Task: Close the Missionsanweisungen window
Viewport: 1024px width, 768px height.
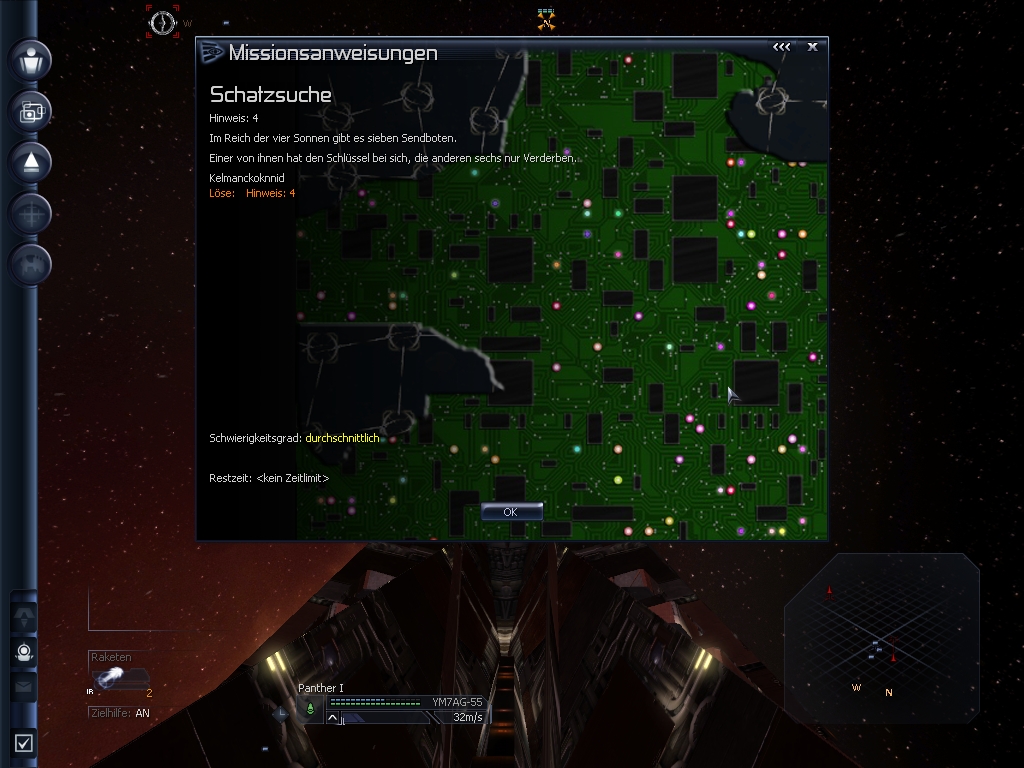Action: [x=813, y=46]
